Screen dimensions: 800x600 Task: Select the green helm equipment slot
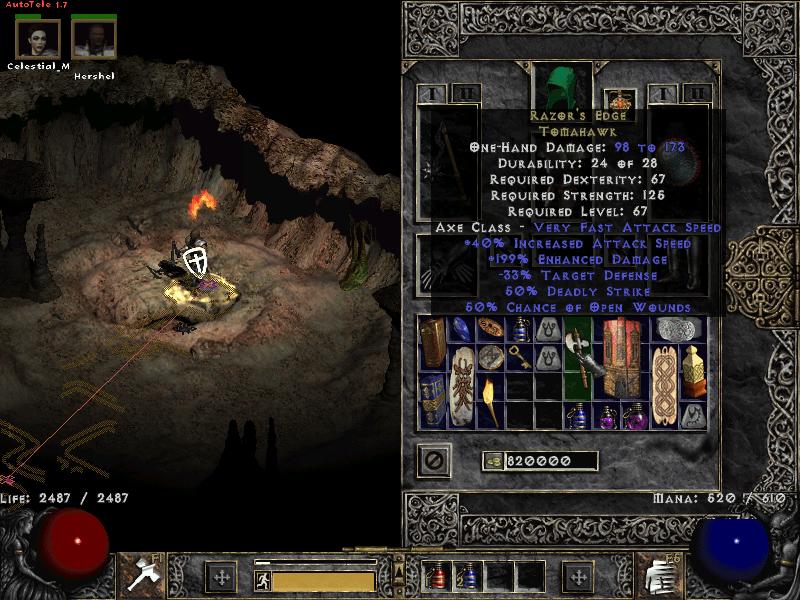[x=564, y=88]
